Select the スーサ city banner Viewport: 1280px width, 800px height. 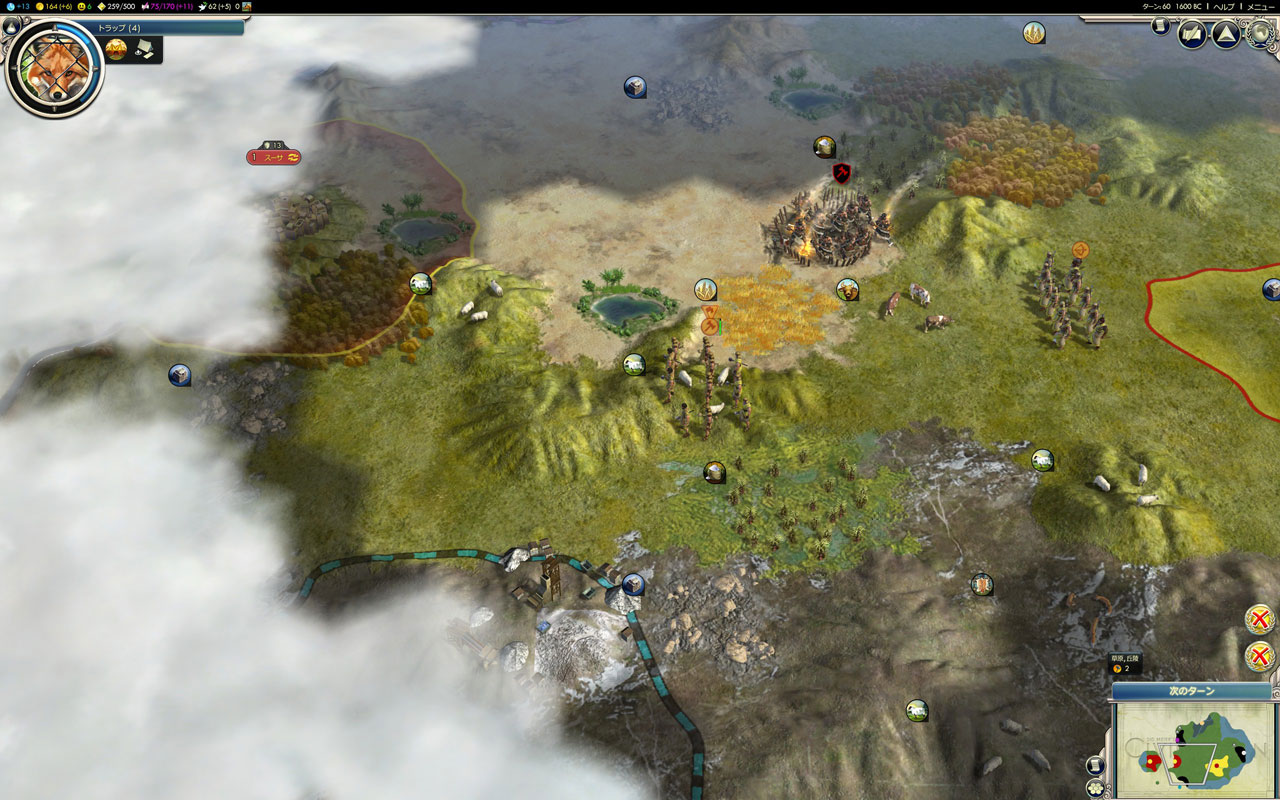coord(273,157)
